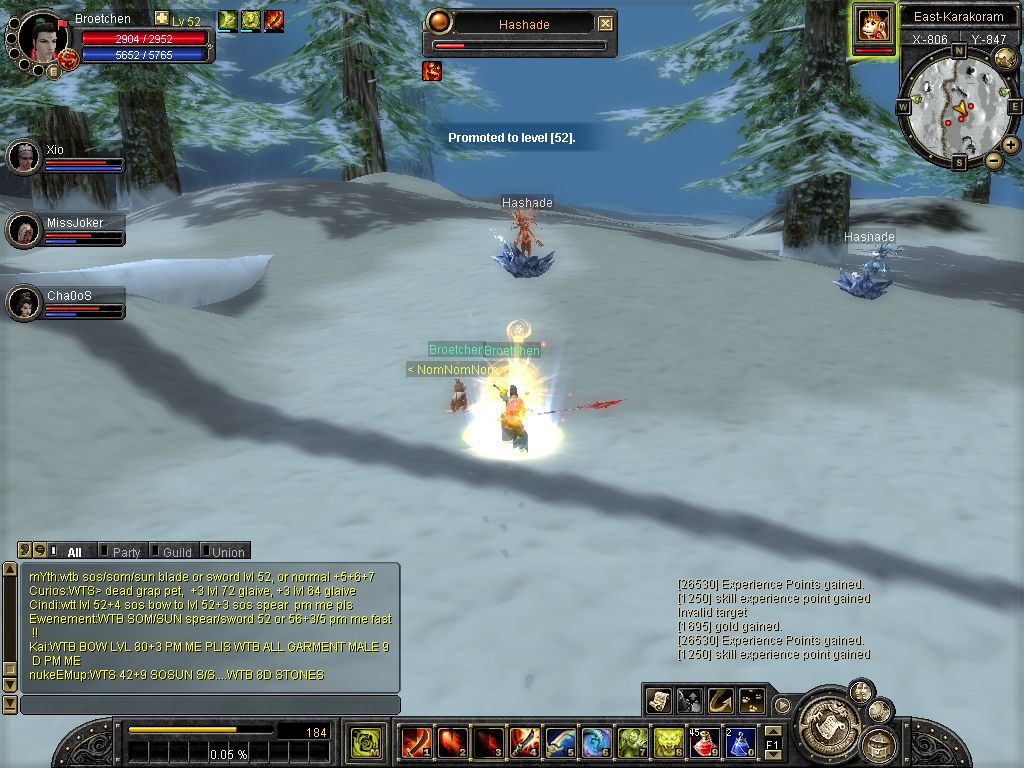Click the monkey pet portrait
Screen dimensions: 1024x768
tap(873, 25)
